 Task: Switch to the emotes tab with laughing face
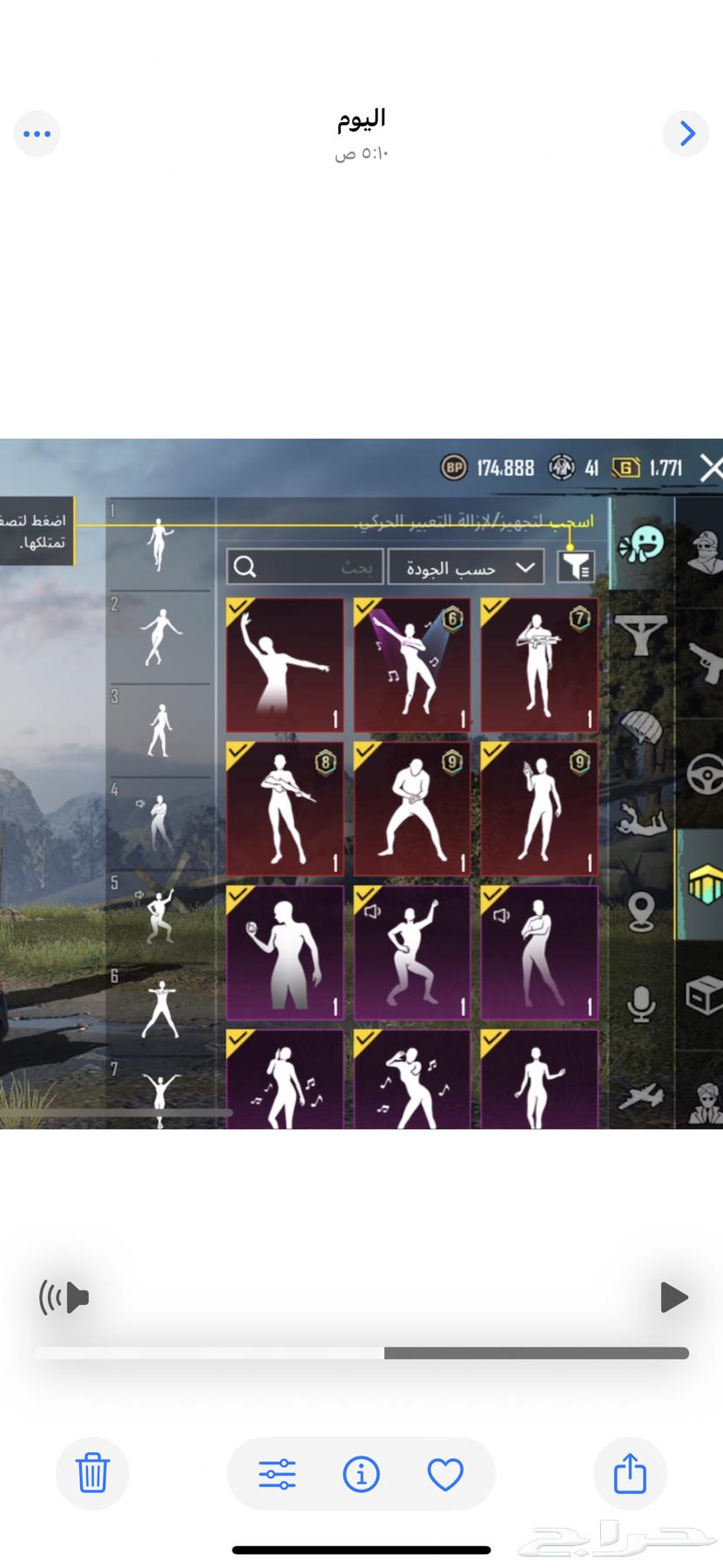click(642, 545)
